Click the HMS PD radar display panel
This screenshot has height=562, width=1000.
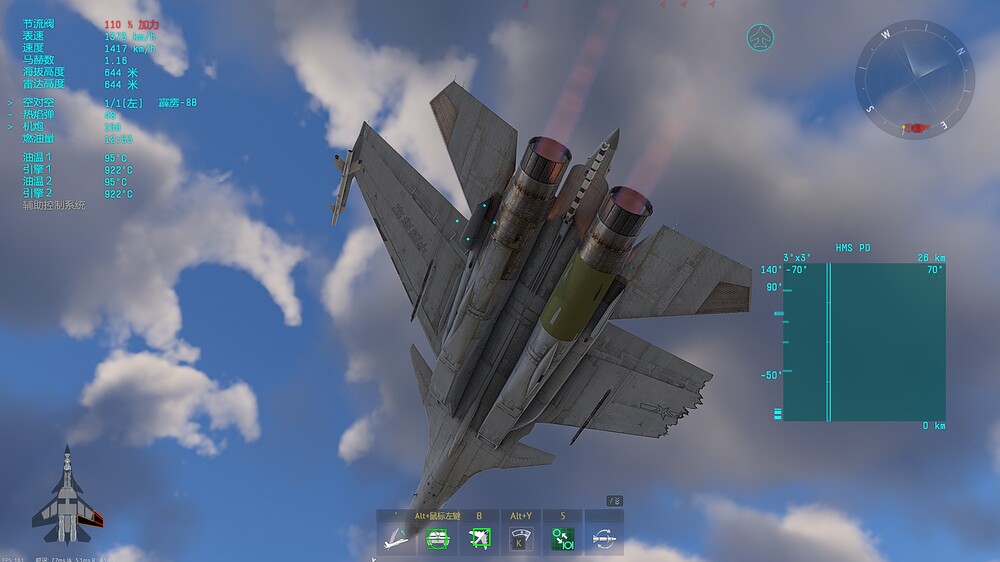click(x=863, y=342)
